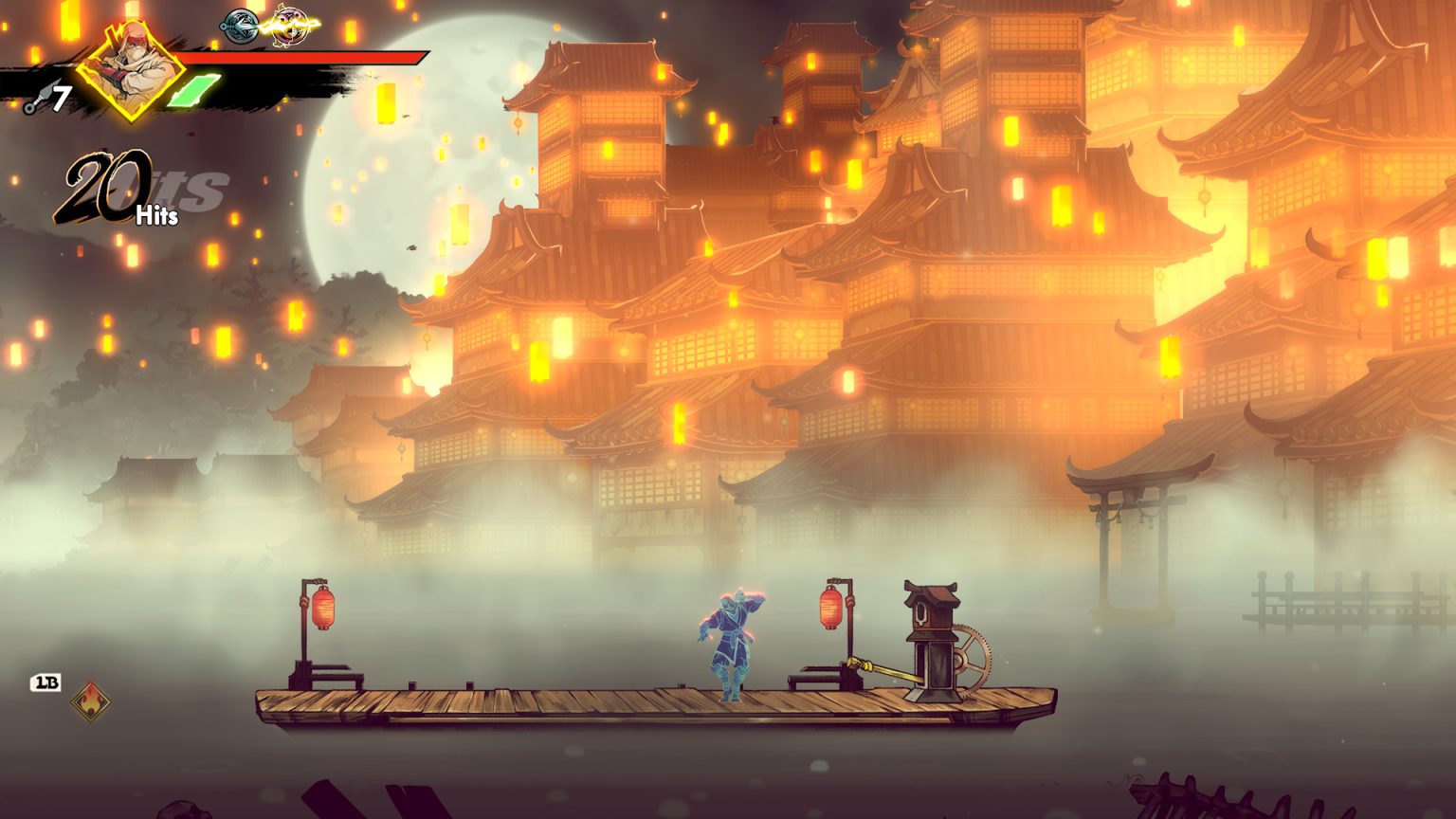Select the glowing charged orb ability icon

(291, 28)
